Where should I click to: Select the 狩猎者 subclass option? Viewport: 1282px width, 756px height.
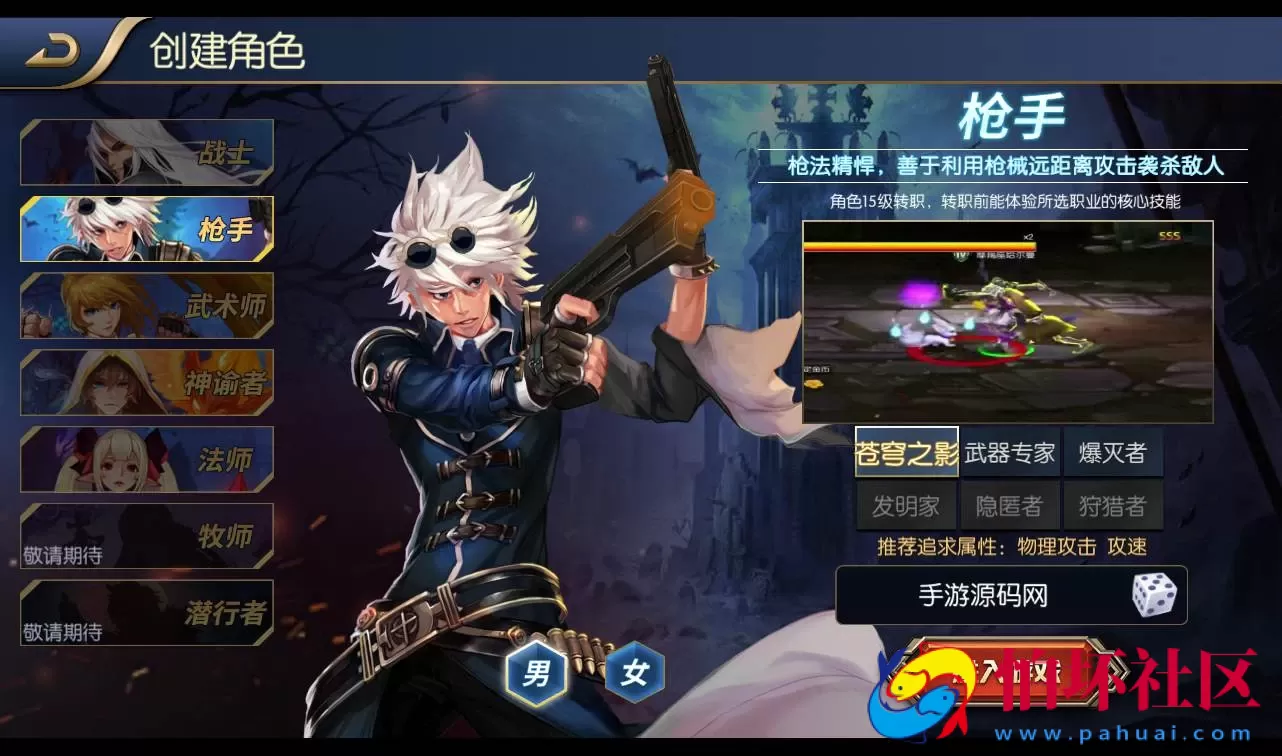1113,505
